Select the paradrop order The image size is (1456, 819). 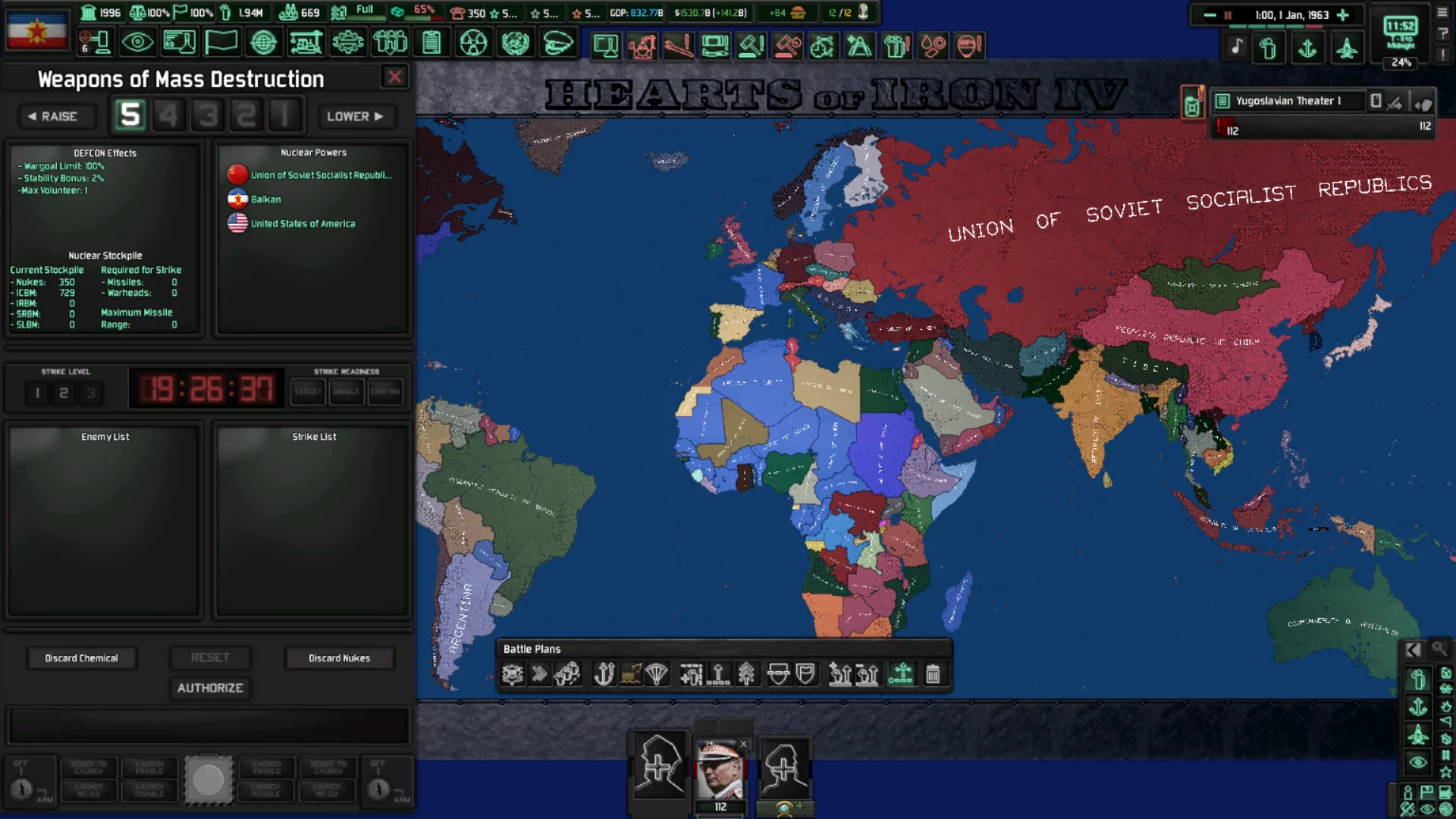[x=657, y=673]
